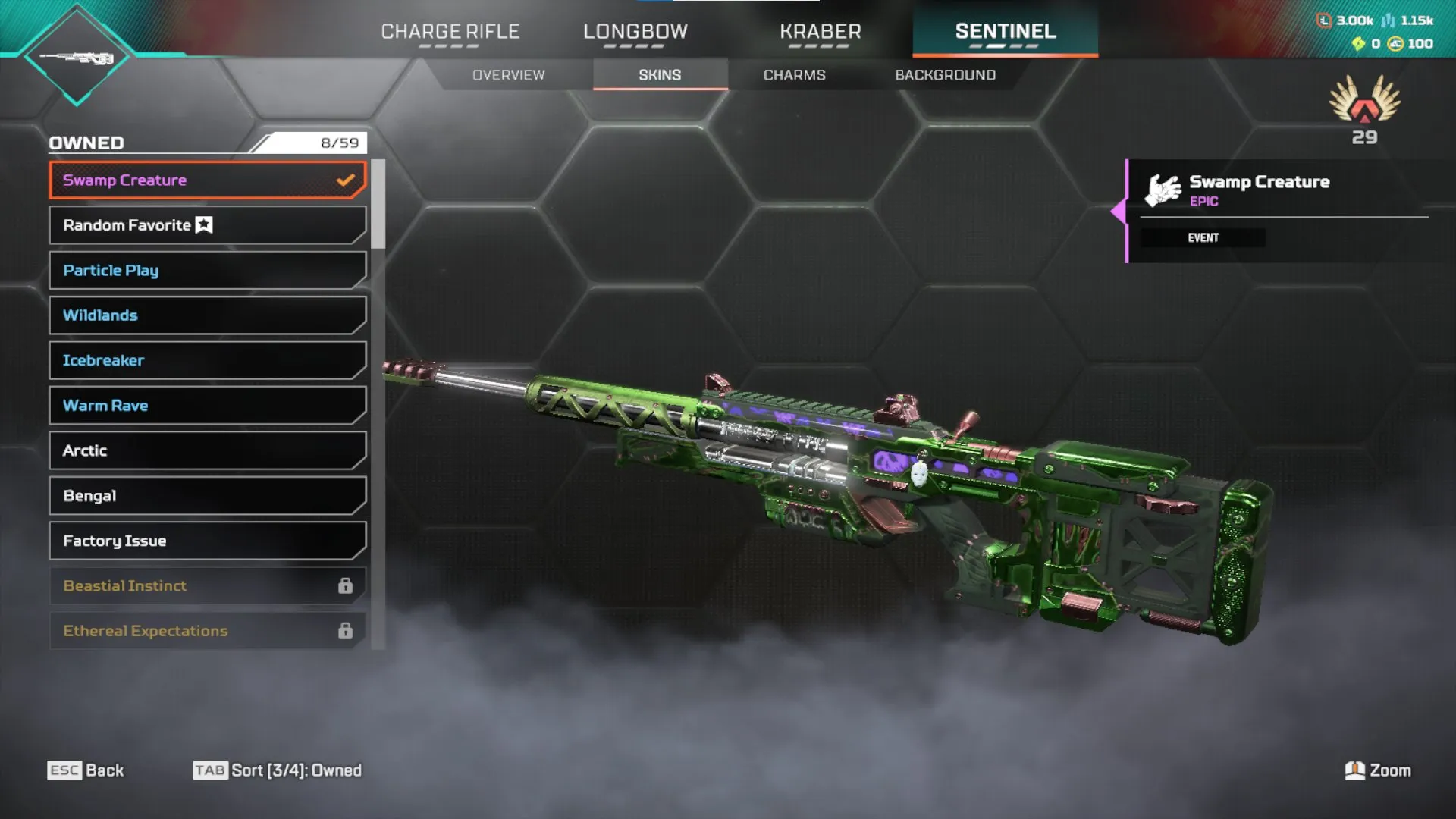Click the Sort Owned control
1456x819 pixels.
coord(278,770)
